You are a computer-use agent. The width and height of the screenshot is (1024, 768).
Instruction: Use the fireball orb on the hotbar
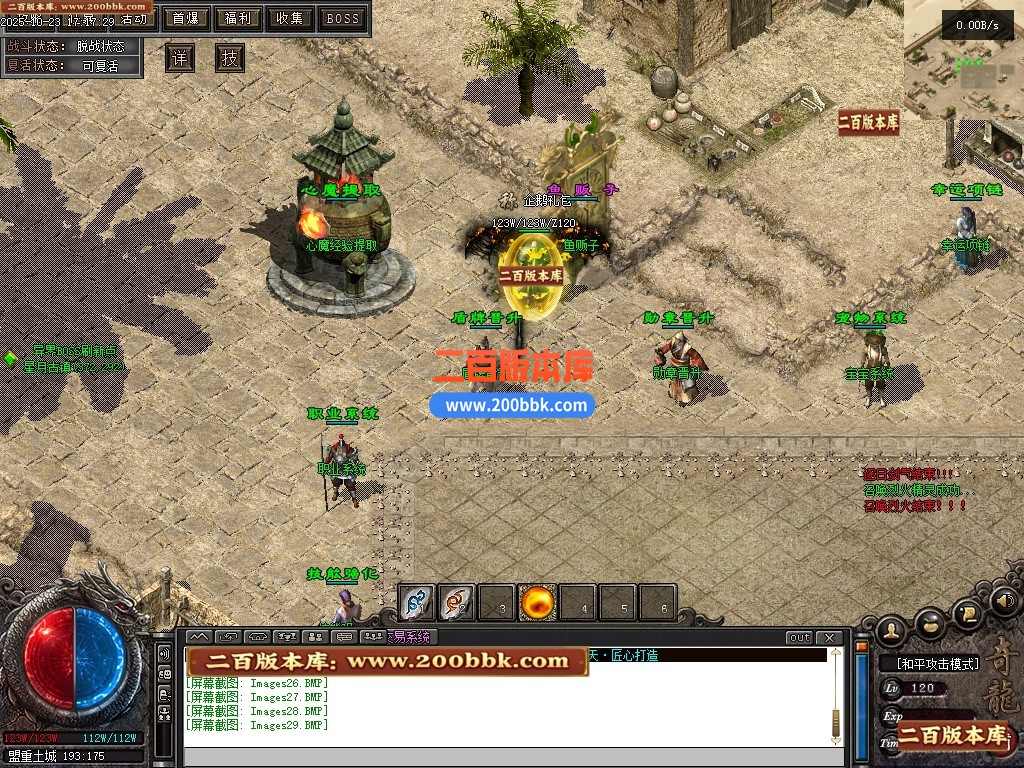tap(537, 603)
